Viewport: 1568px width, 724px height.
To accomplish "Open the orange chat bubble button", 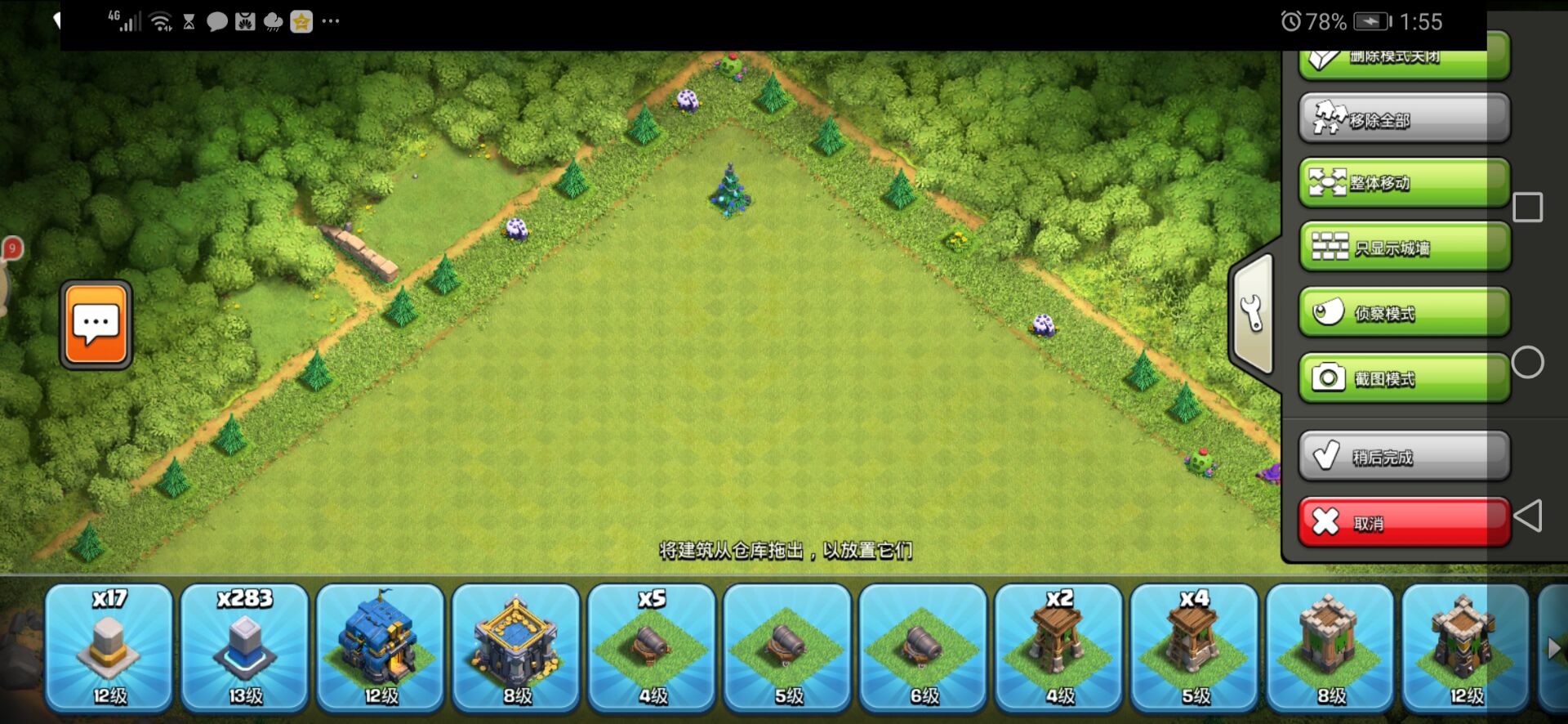I will [96, 324].
